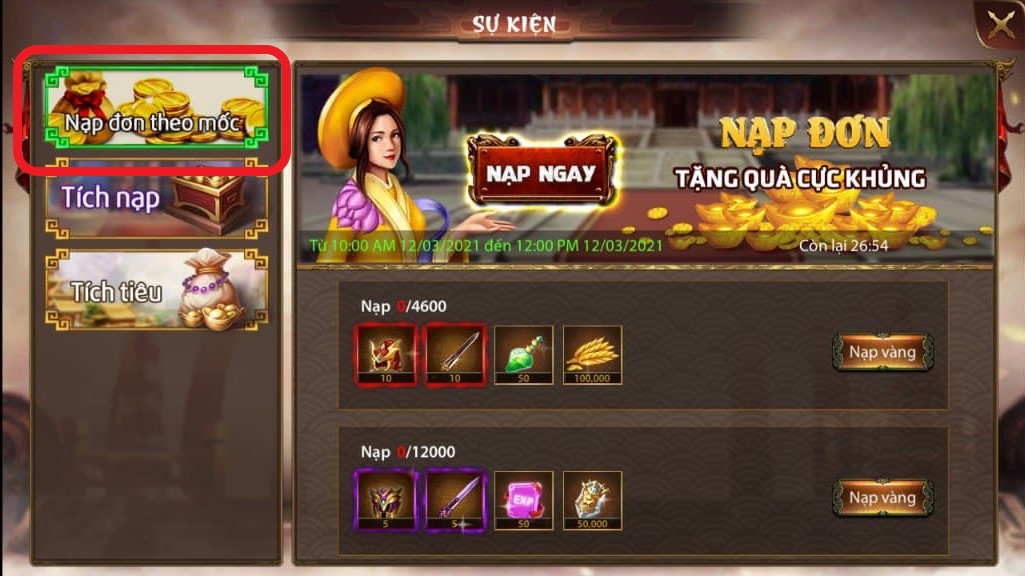This screenshot has height=576, width=1025.
Task: Open the "Tích tiêu" event tab
Action: (157, 288)
